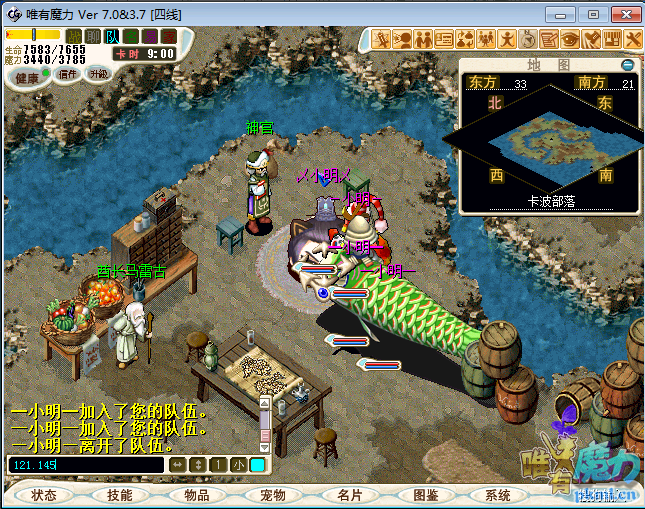Close the game window
This screenshot has height=509, width=645.
(x=622, y=14)
